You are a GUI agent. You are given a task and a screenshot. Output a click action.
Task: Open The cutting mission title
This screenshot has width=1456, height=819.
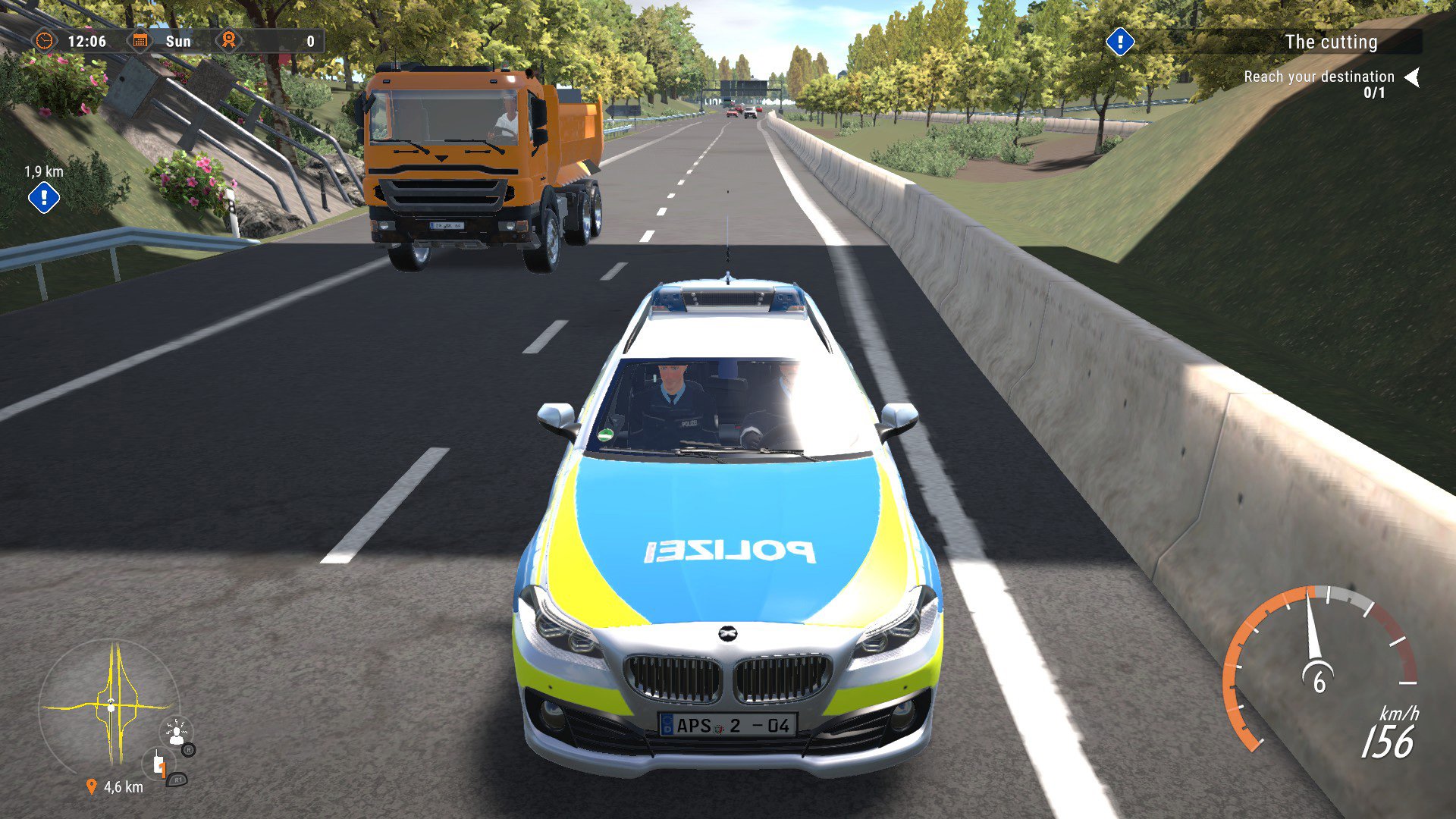[1332, 42]
